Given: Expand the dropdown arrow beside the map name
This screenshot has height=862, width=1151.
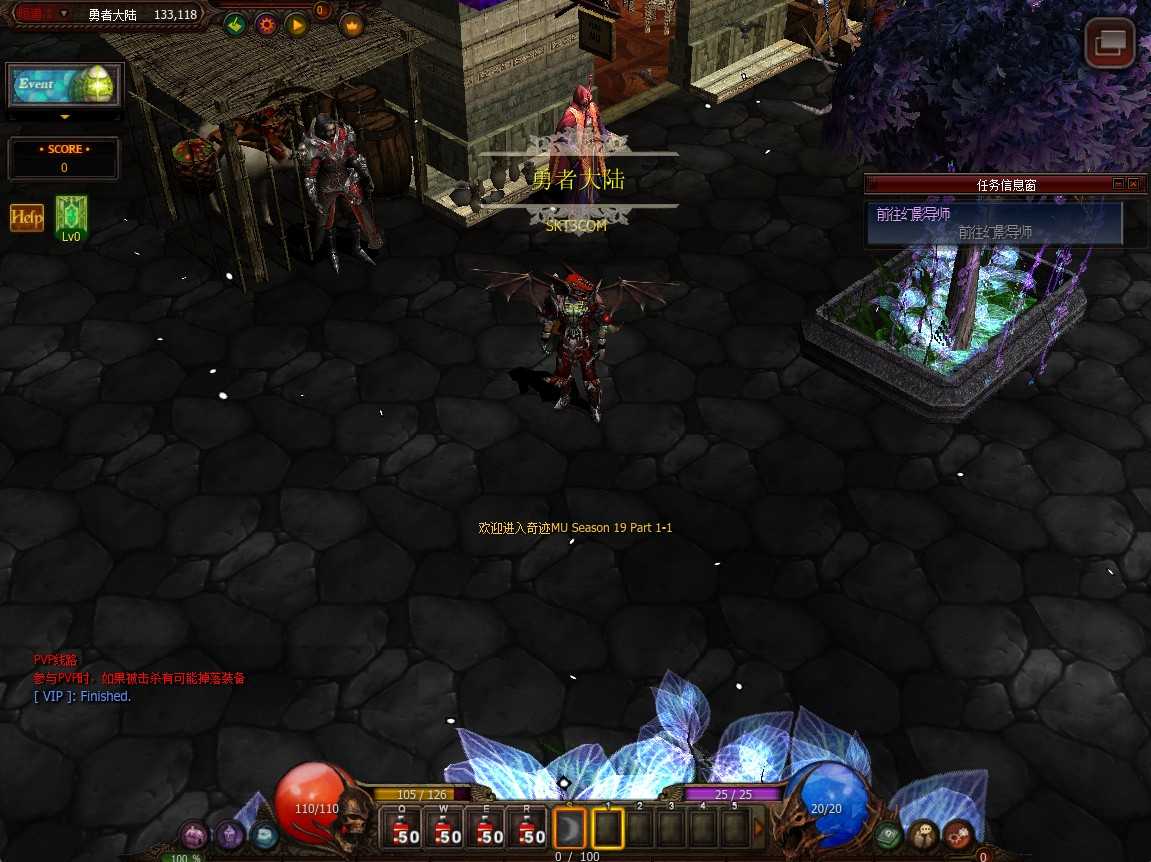Looking at the screenshot, I should 64,14.
